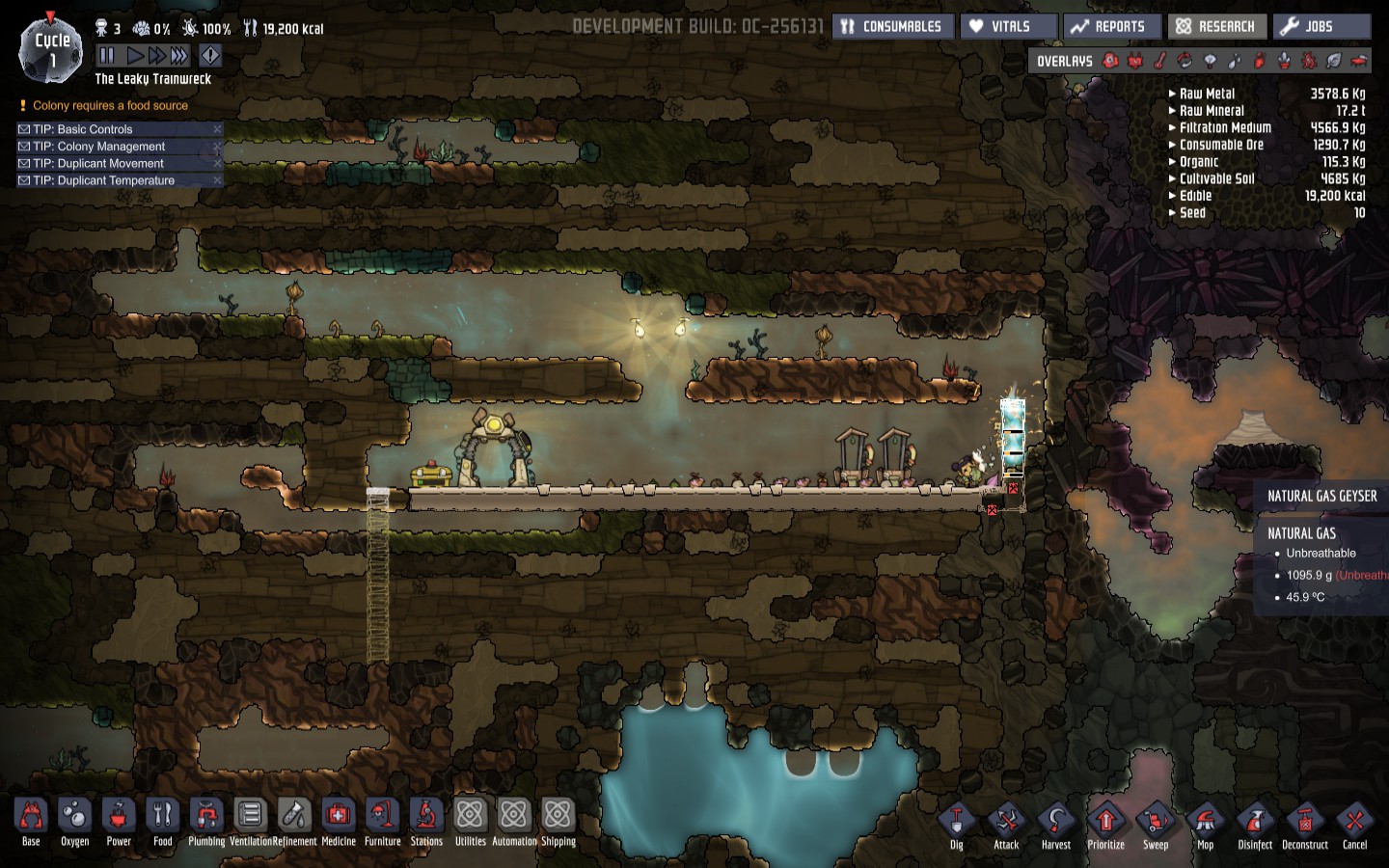Select the Power build category
The width and height of the screenshot is (1389, 868).
pos(119,822)
